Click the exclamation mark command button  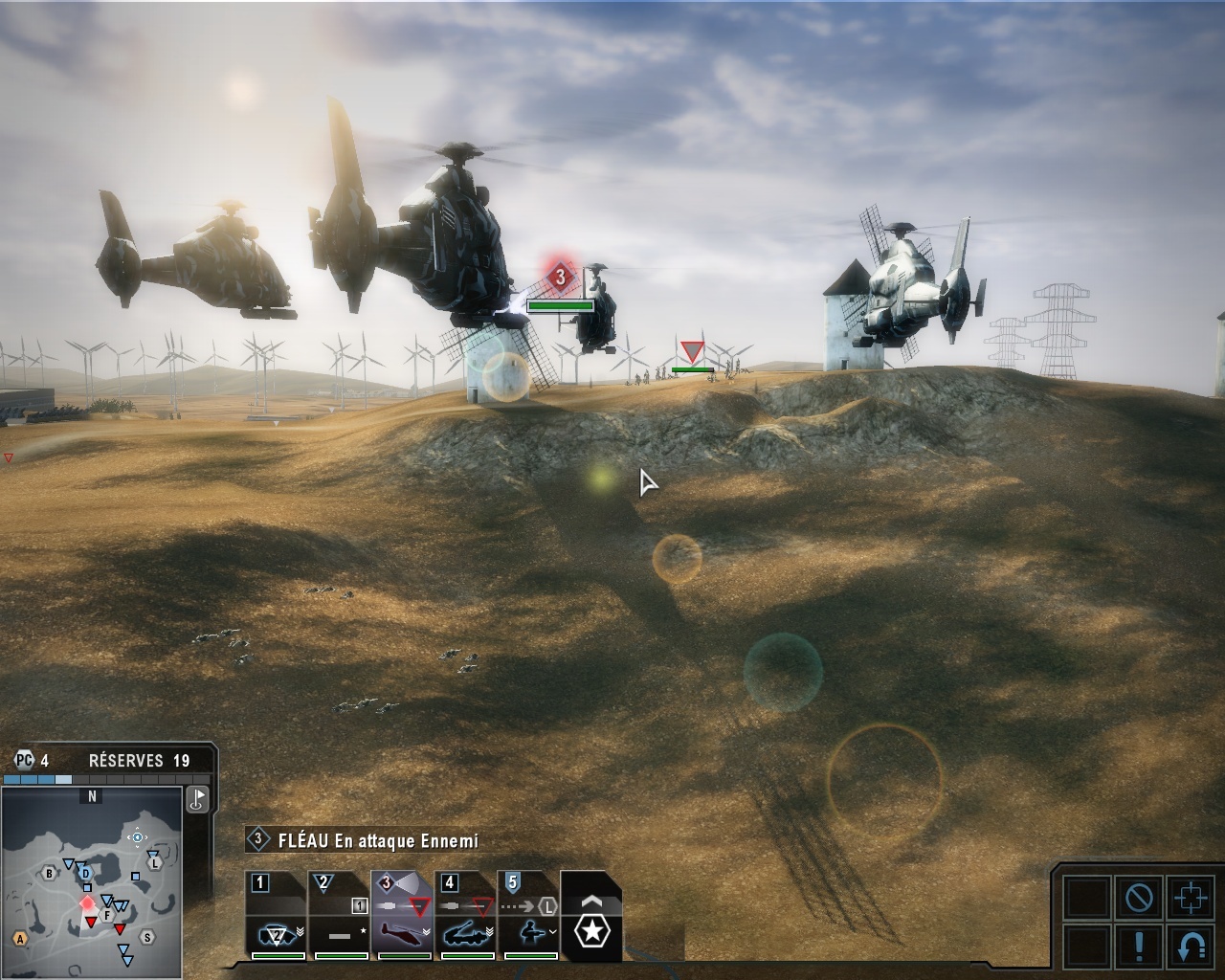(1139, 947)
